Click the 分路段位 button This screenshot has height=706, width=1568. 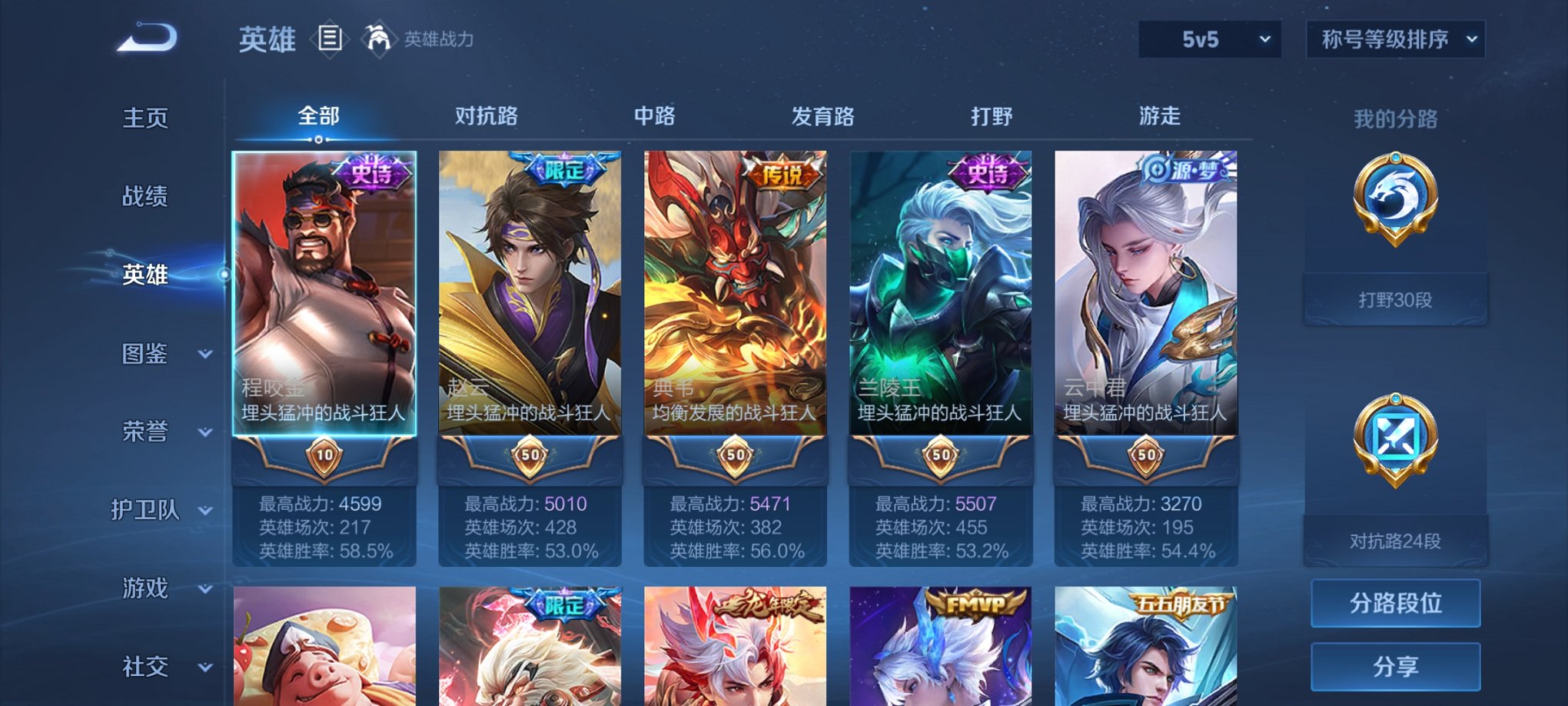click(x=1396, y=602)
